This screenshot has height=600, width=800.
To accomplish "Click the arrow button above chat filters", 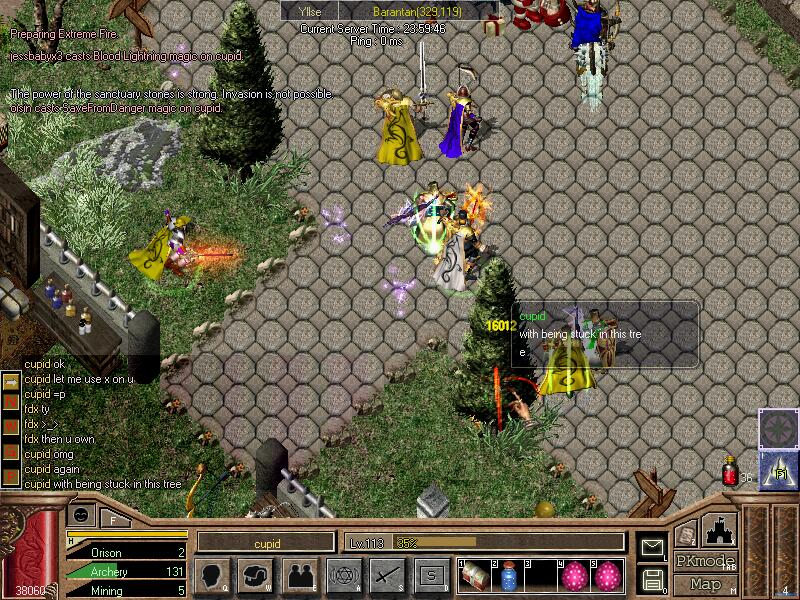I will [10, 381].
